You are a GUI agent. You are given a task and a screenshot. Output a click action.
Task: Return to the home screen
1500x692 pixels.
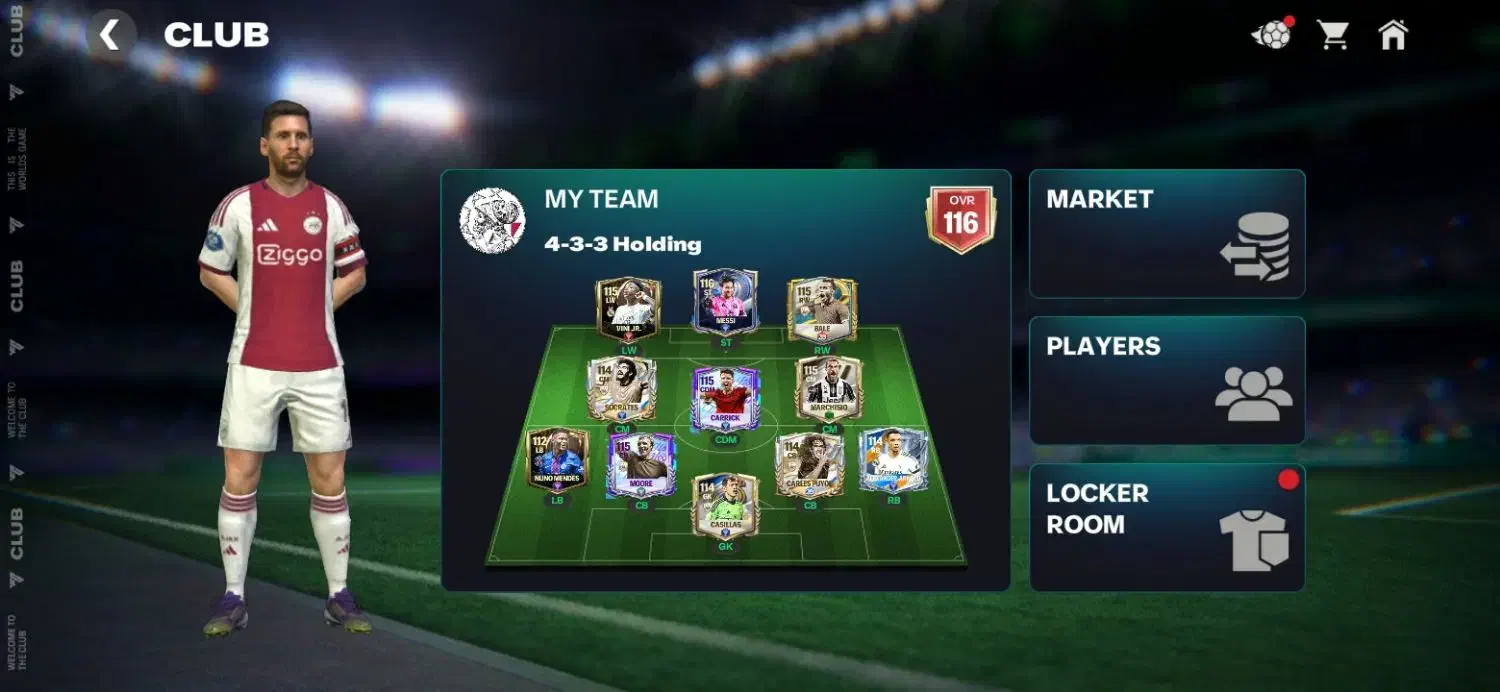1392,35
